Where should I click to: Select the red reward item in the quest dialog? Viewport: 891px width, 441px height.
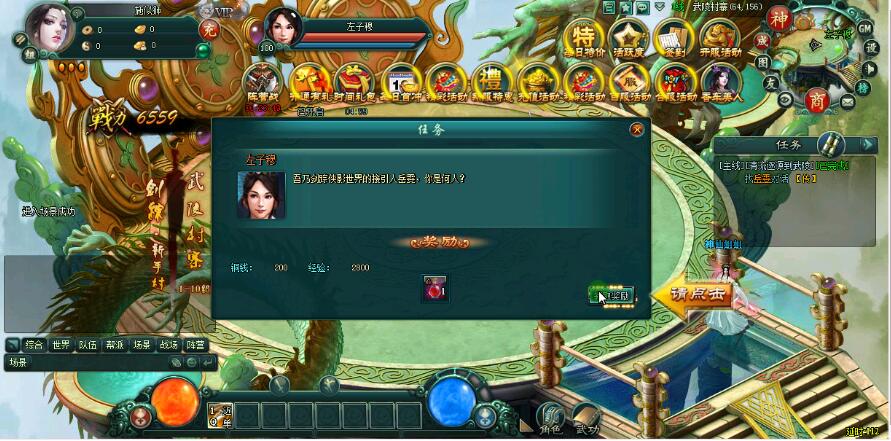pos(434,288)
